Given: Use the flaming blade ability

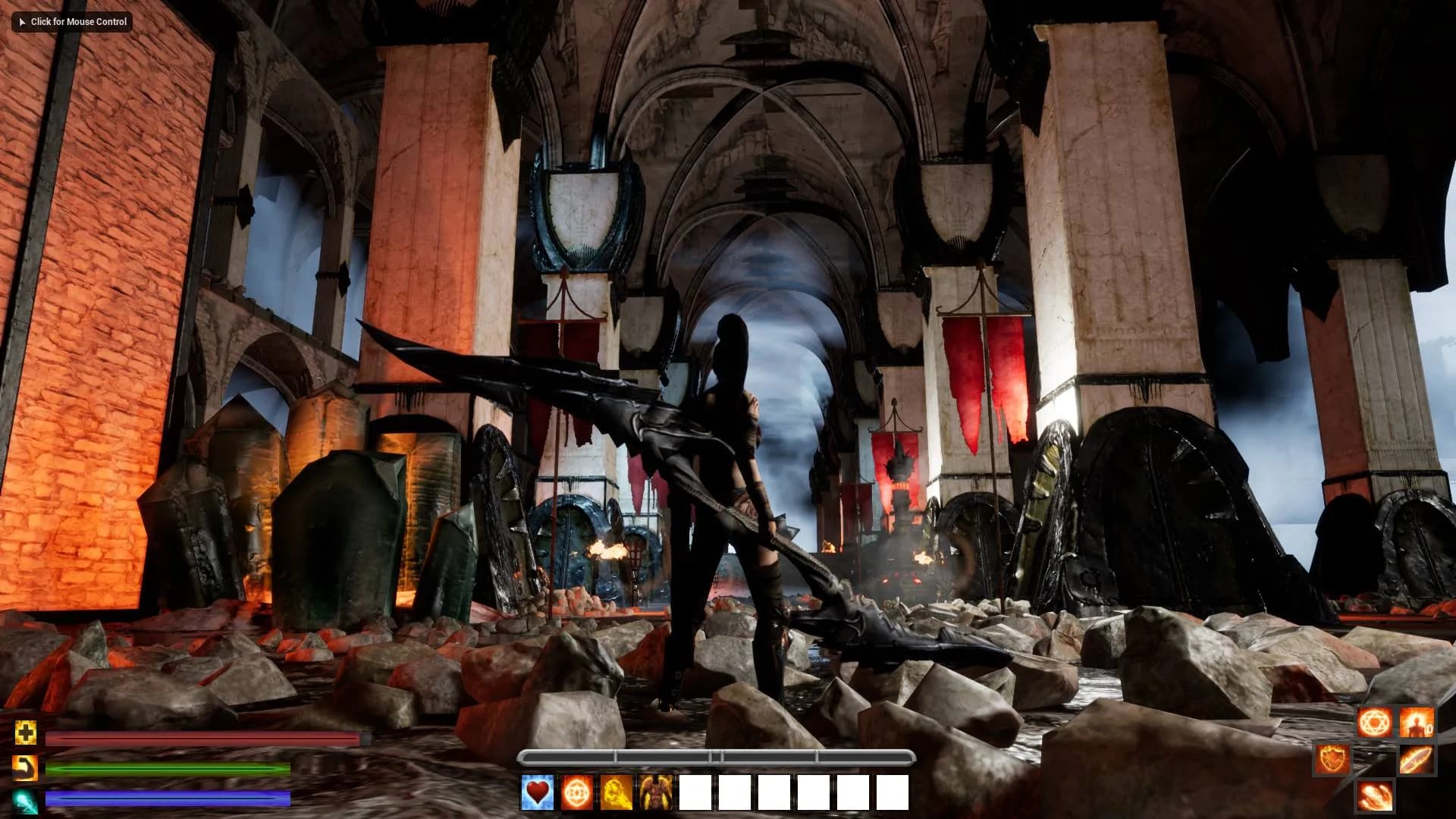Looking at the screenshot, I should (x=1415, y=758).
